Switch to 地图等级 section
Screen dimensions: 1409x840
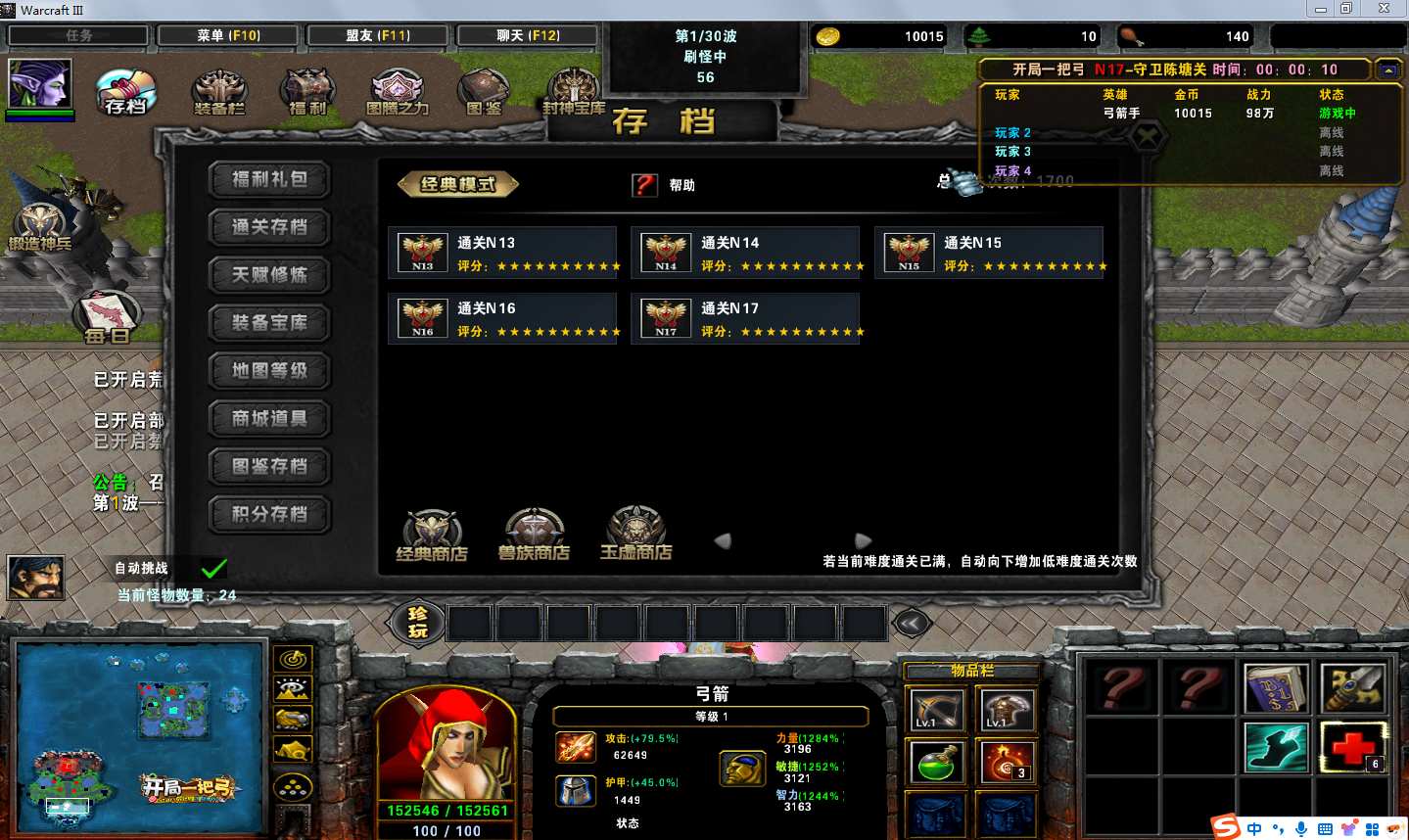(269, 371)
